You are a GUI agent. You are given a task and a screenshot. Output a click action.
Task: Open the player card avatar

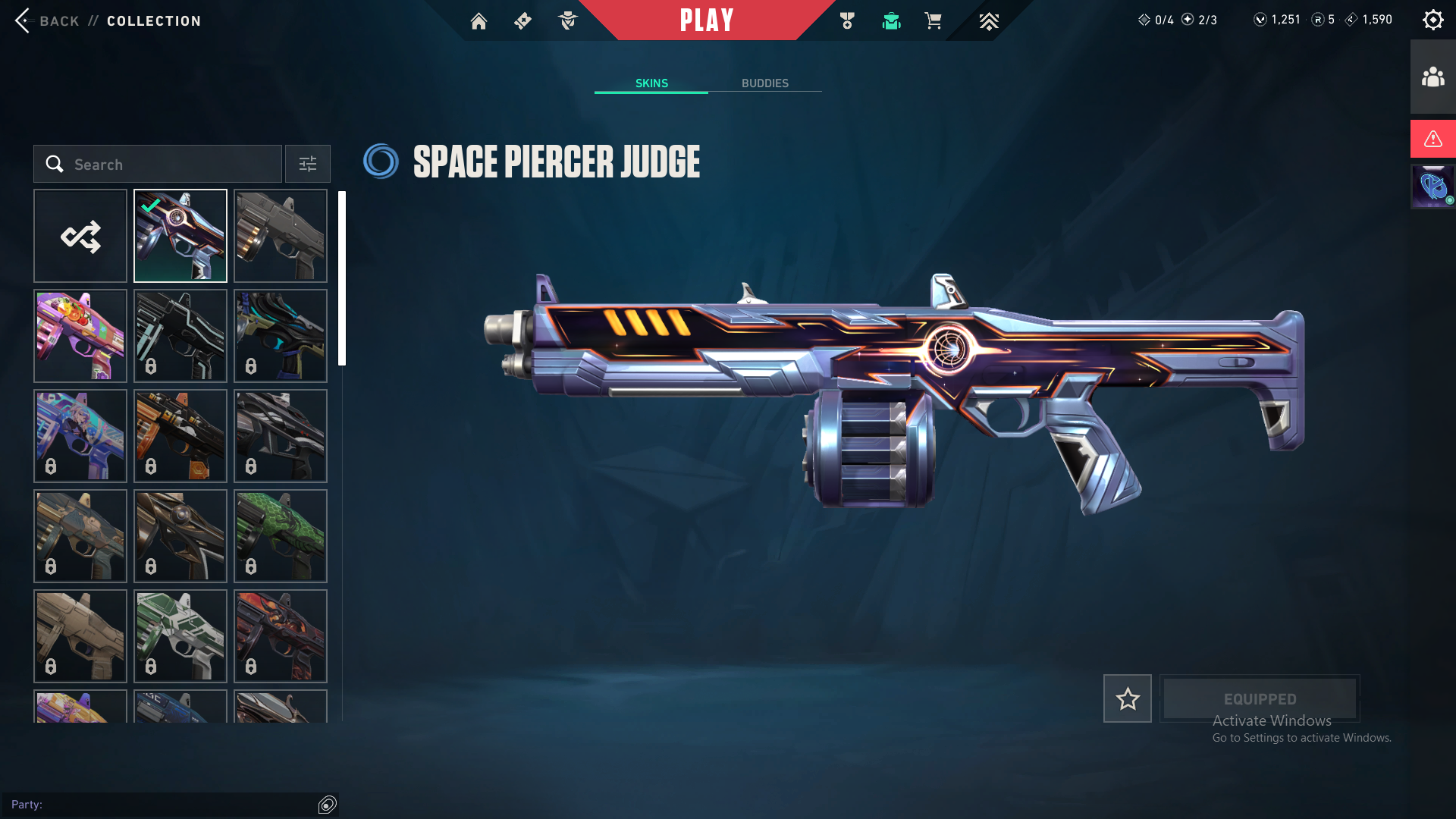pos(1432,187)
